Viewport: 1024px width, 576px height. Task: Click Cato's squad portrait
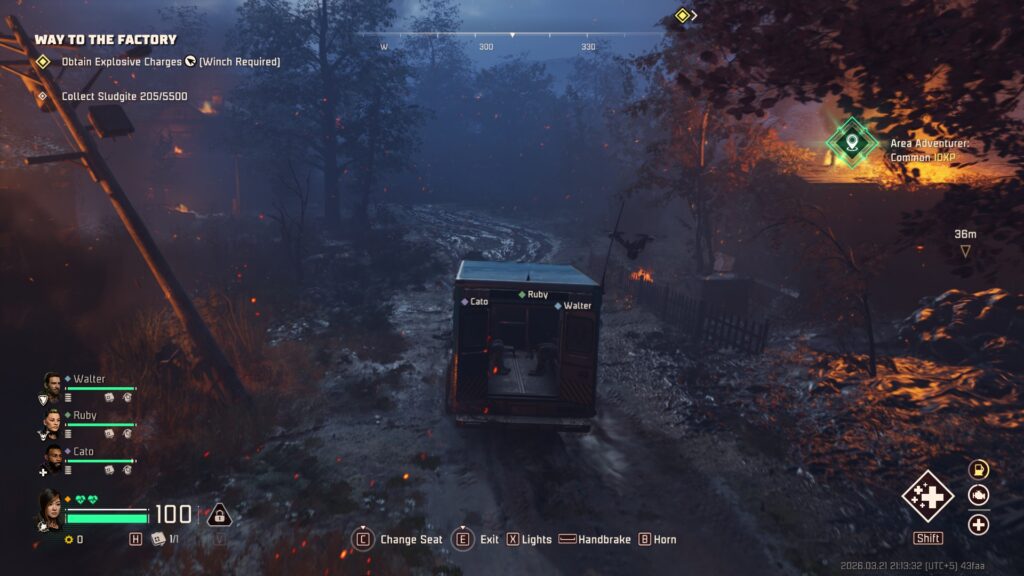[52, 457]
